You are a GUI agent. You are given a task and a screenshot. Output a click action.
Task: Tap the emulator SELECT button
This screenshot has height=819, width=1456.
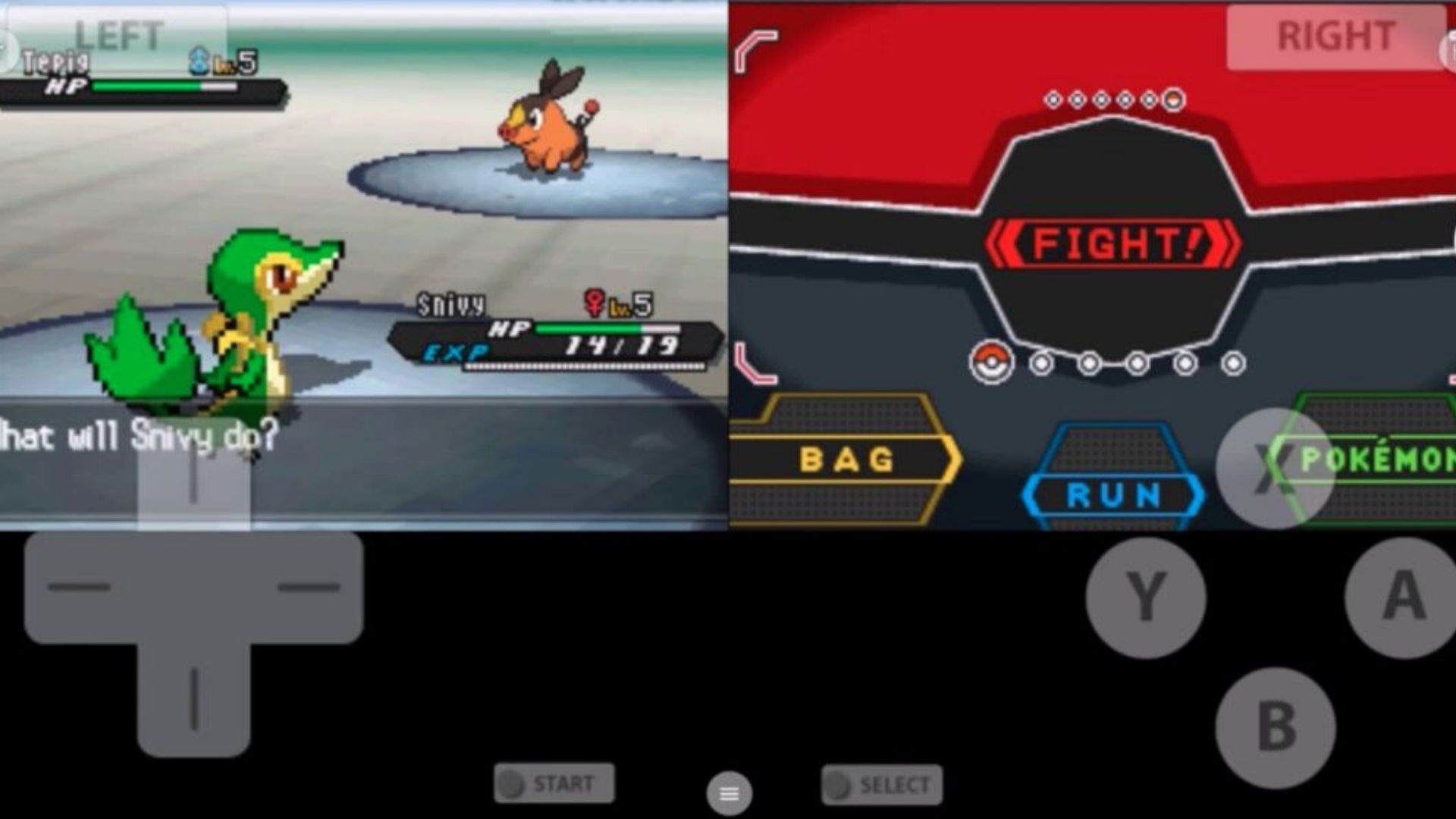(882, 785)
